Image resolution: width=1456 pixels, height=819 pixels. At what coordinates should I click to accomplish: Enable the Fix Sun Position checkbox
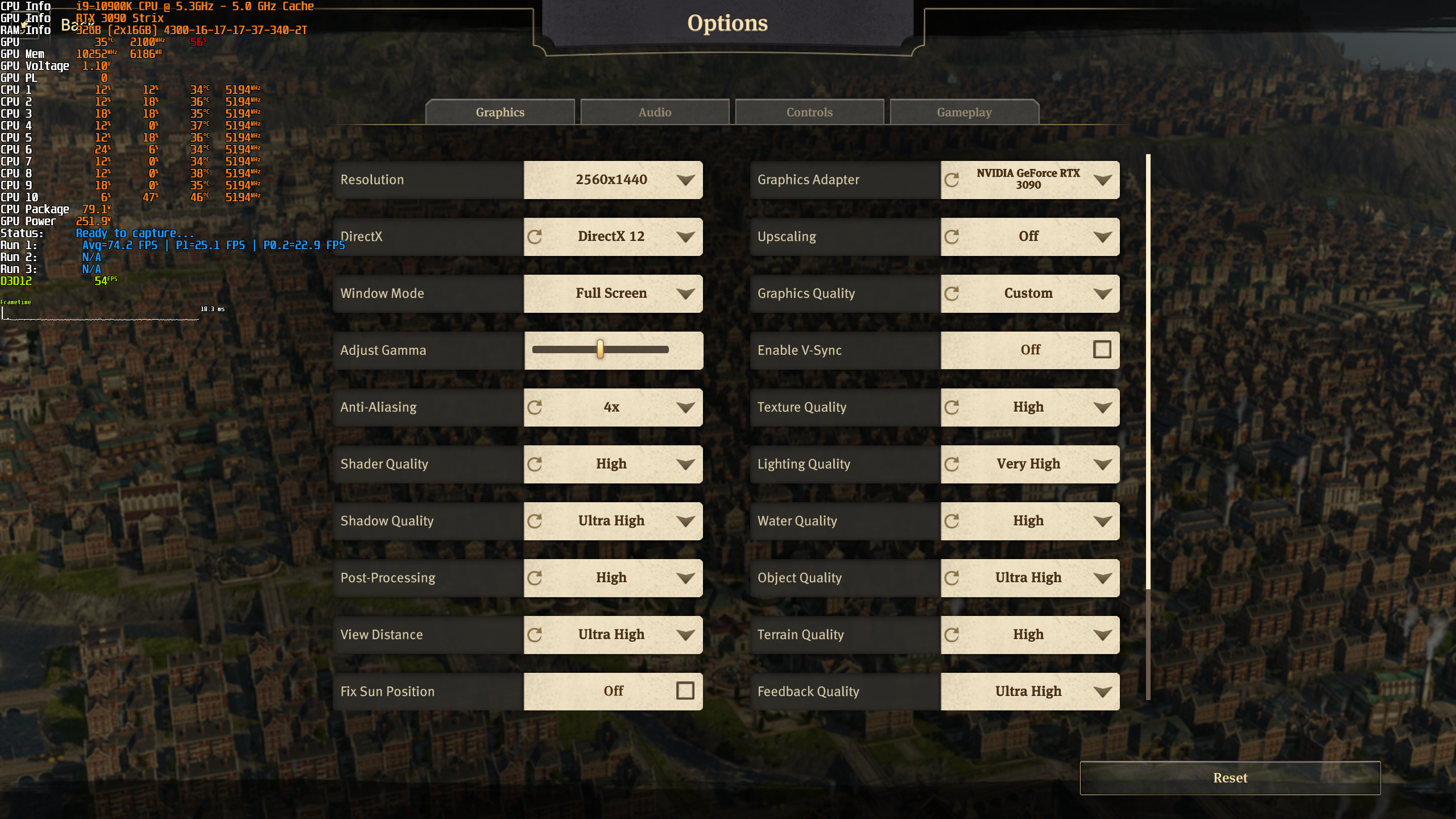click(x=685, y=691)
